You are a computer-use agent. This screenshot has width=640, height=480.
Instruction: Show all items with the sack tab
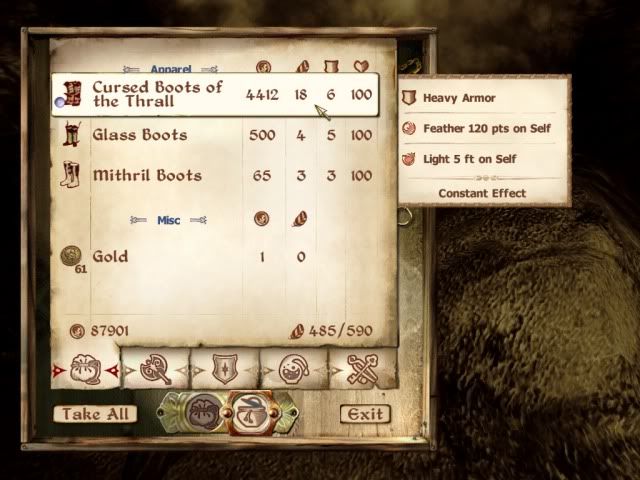point(85,369)
